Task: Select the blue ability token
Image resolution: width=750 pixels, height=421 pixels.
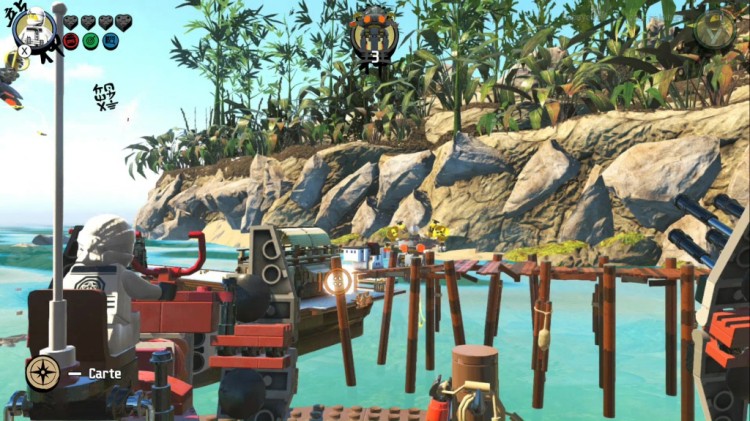Action: pyautogui.click(x=110, y=41)
